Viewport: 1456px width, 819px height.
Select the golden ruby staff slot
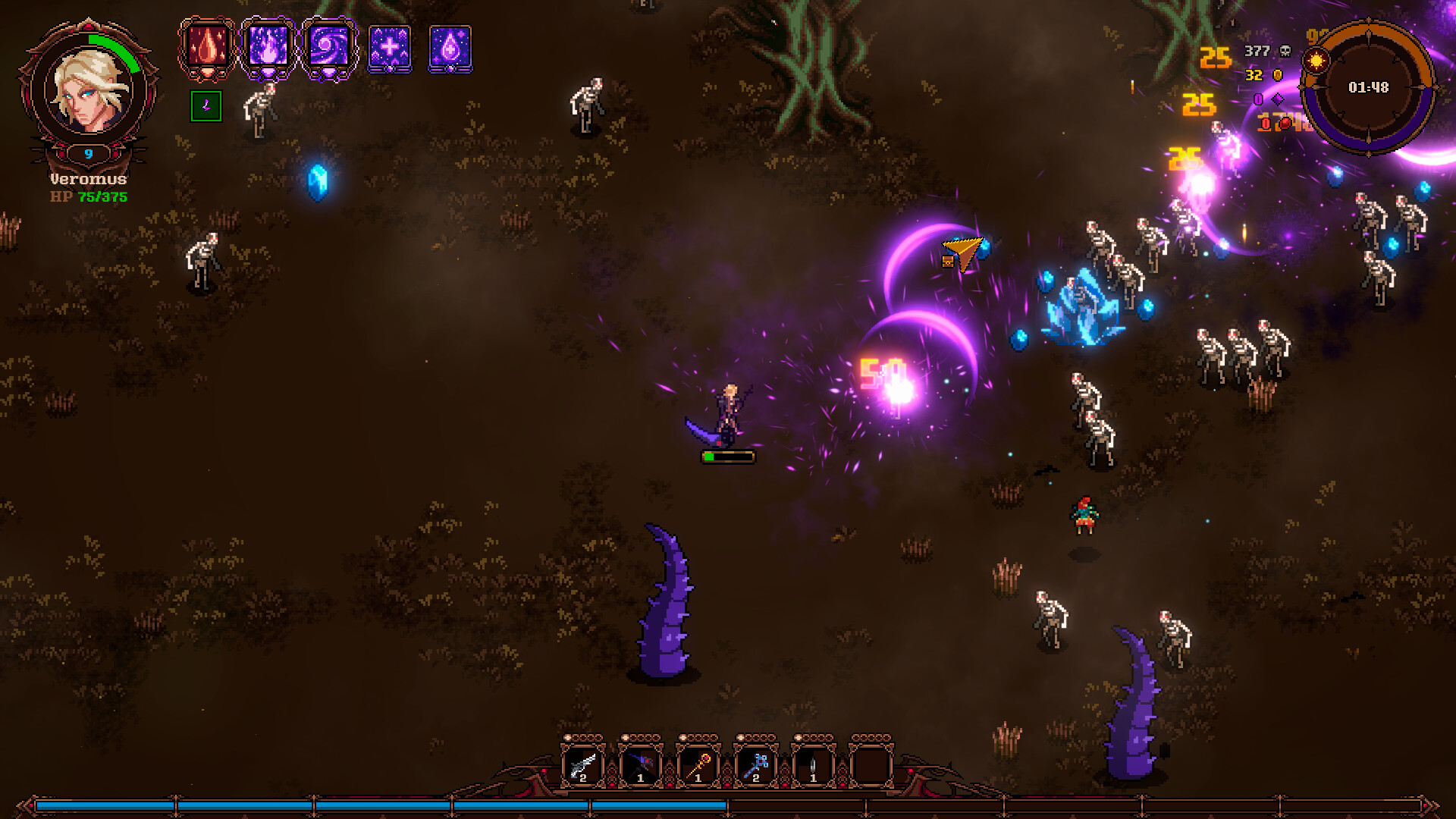698,766
